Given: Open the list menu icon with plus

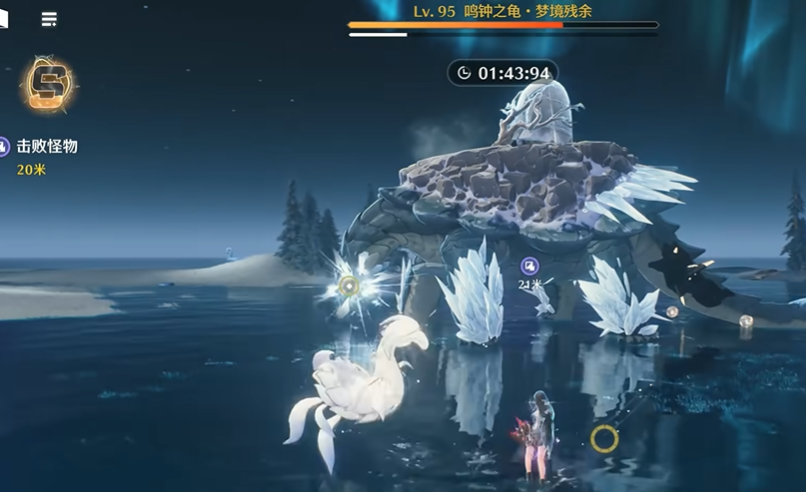Looking at the screenshot, I should 48,19.
